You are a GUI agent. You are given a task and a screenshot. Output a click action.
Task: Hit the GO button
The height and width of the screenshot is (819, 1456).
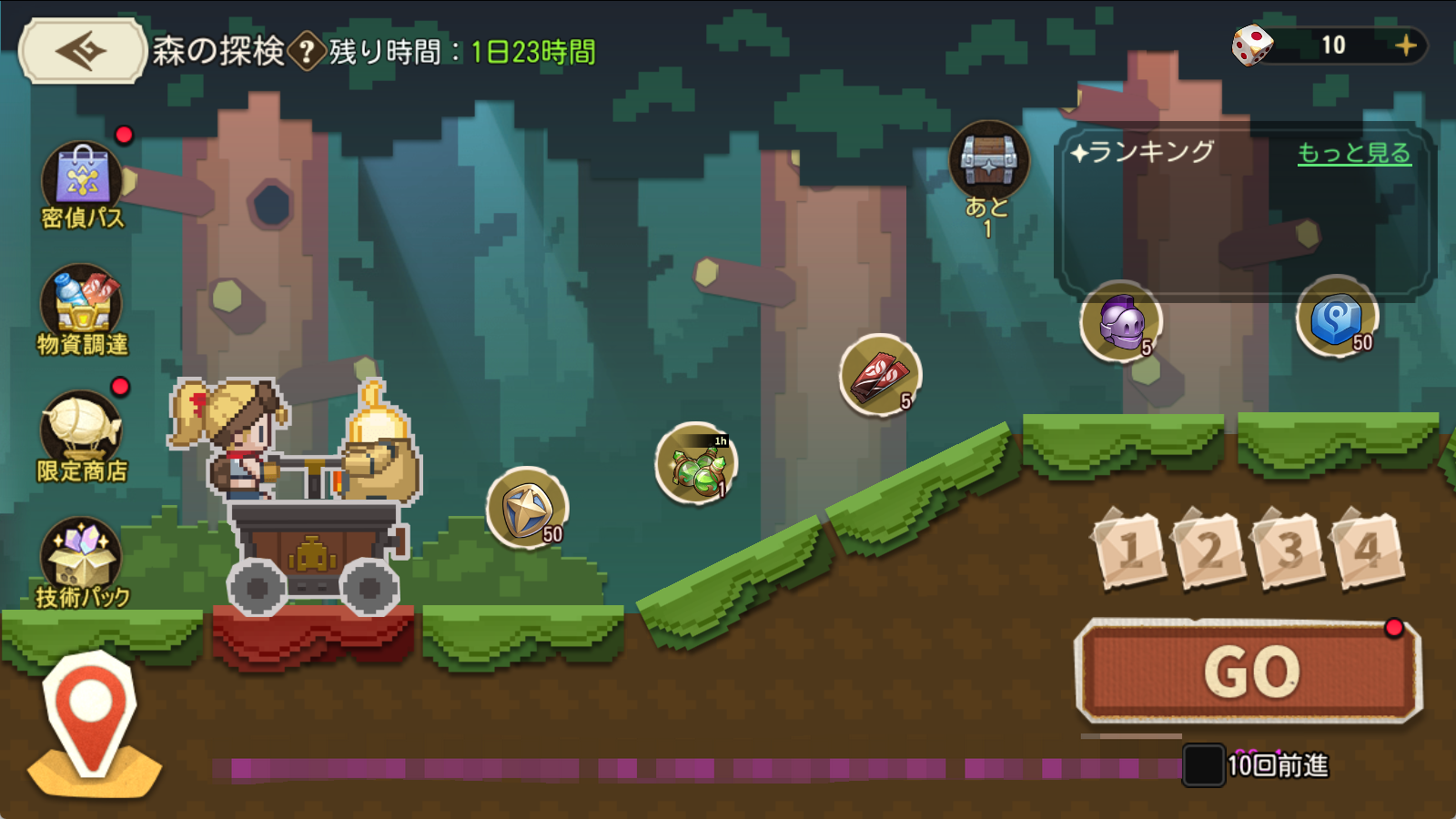point(1249,672)
